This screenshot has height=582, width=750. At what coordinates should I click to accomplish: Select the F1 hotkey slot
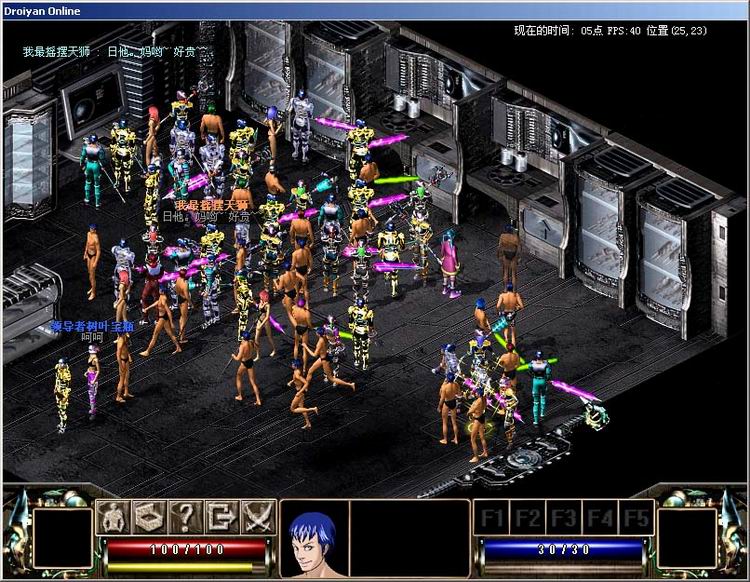[493, 518]
